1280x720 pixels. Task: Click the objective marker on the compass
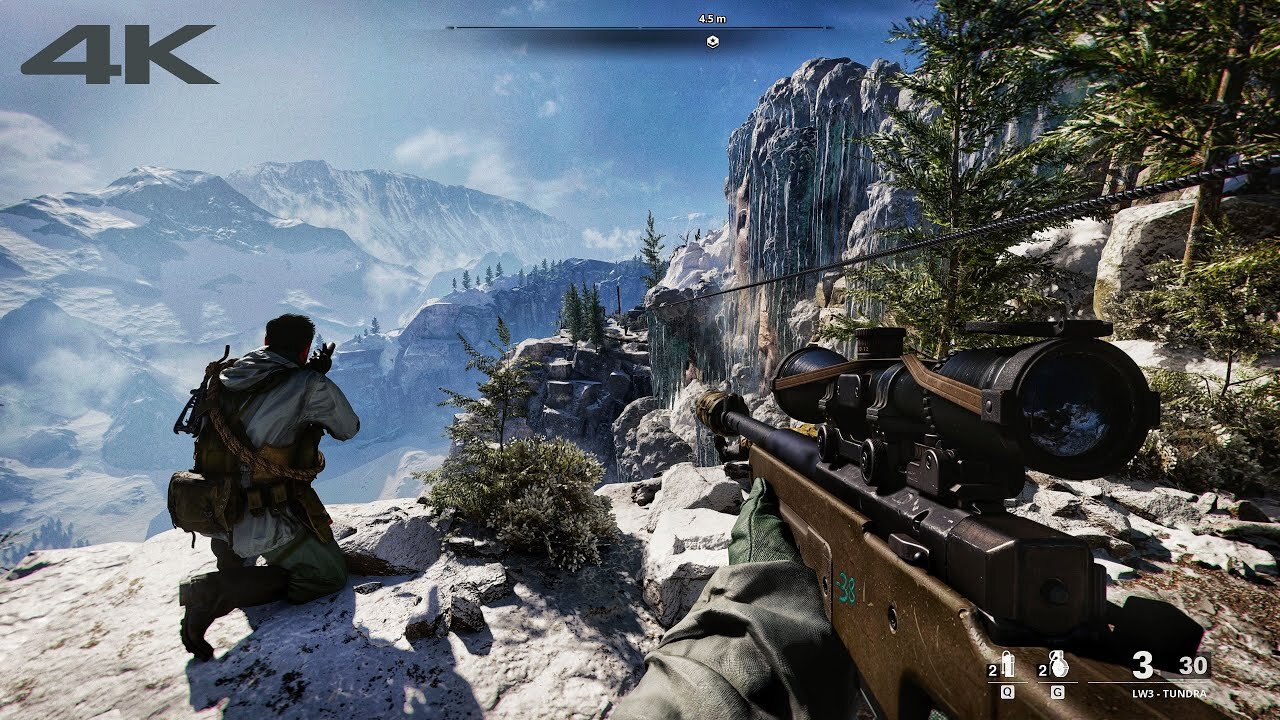(x=712, y=42)
